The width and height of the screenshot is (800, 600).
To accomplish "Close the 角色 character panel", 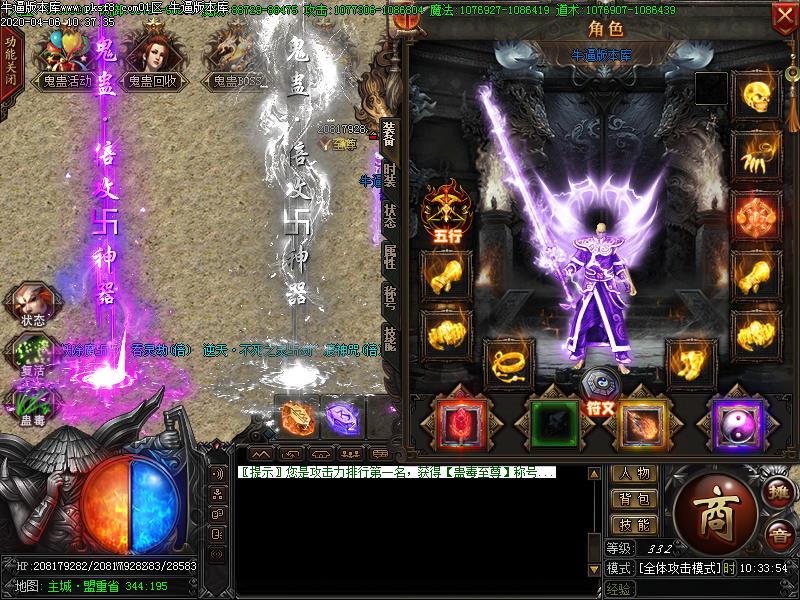I will 784,16.
